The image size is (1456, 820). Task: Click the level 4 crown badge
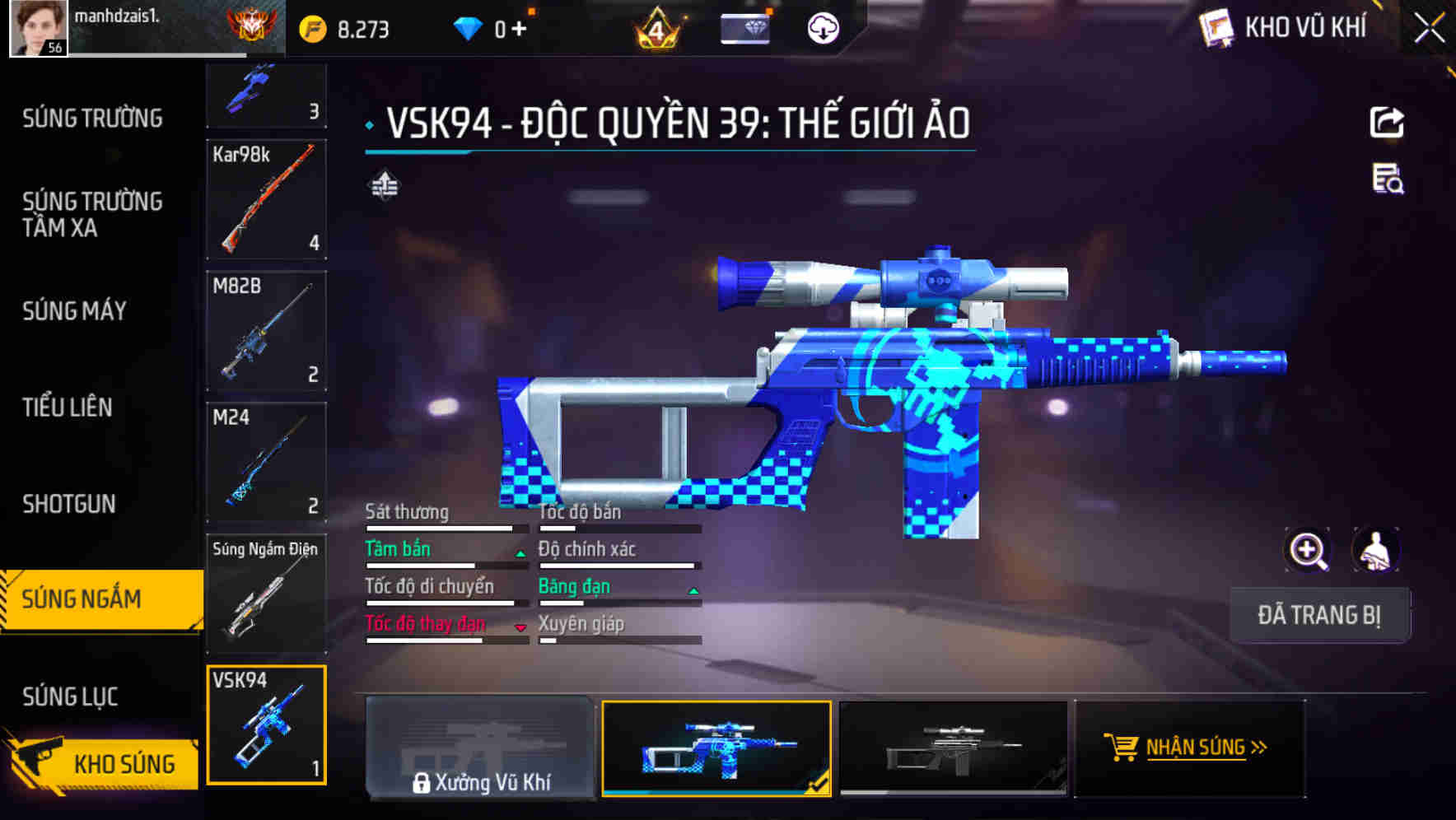click(x=658, y=27)
